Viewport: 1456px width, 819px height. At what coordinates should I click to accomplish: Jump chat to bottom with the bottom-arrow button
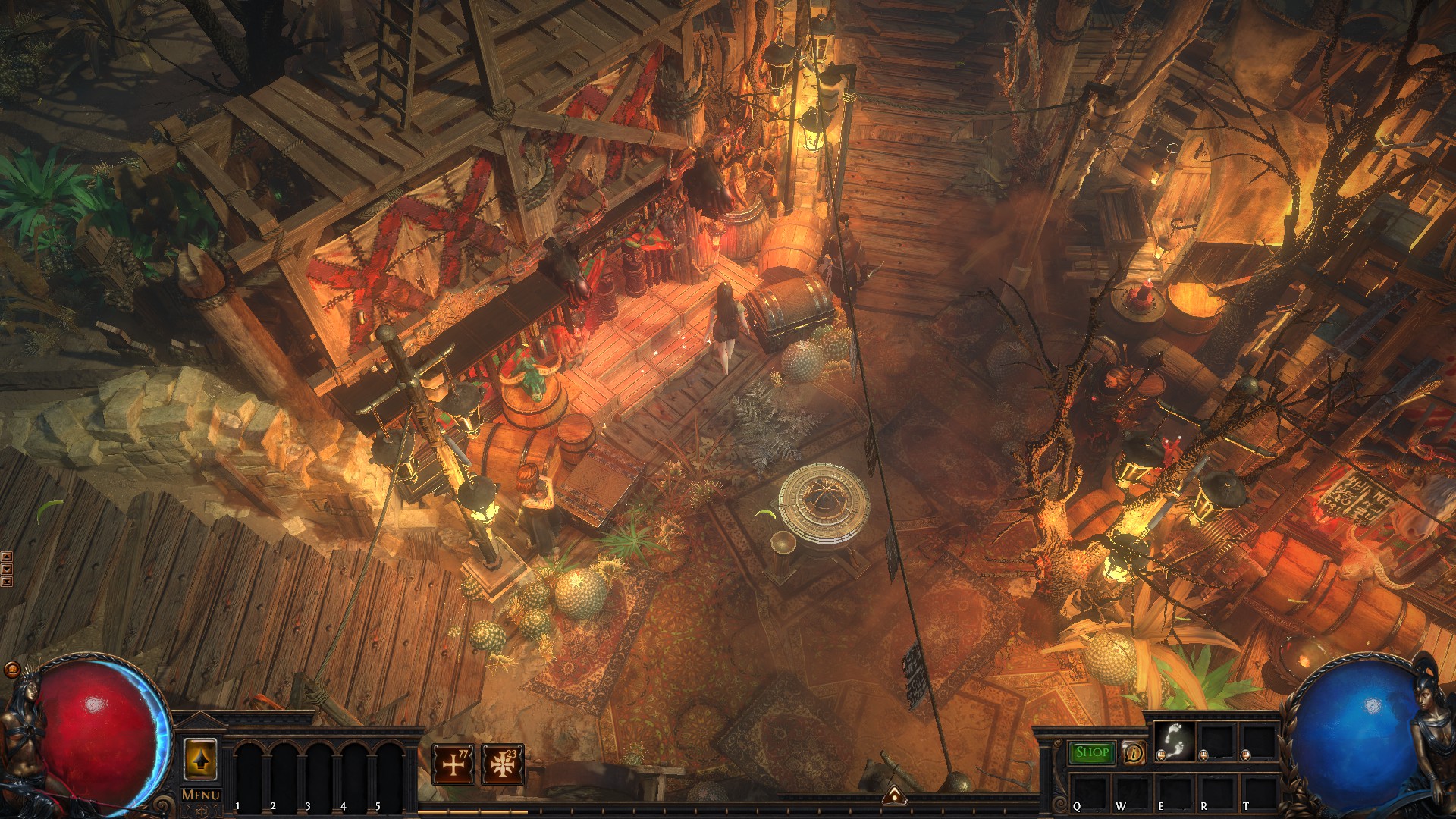point(7,582)
